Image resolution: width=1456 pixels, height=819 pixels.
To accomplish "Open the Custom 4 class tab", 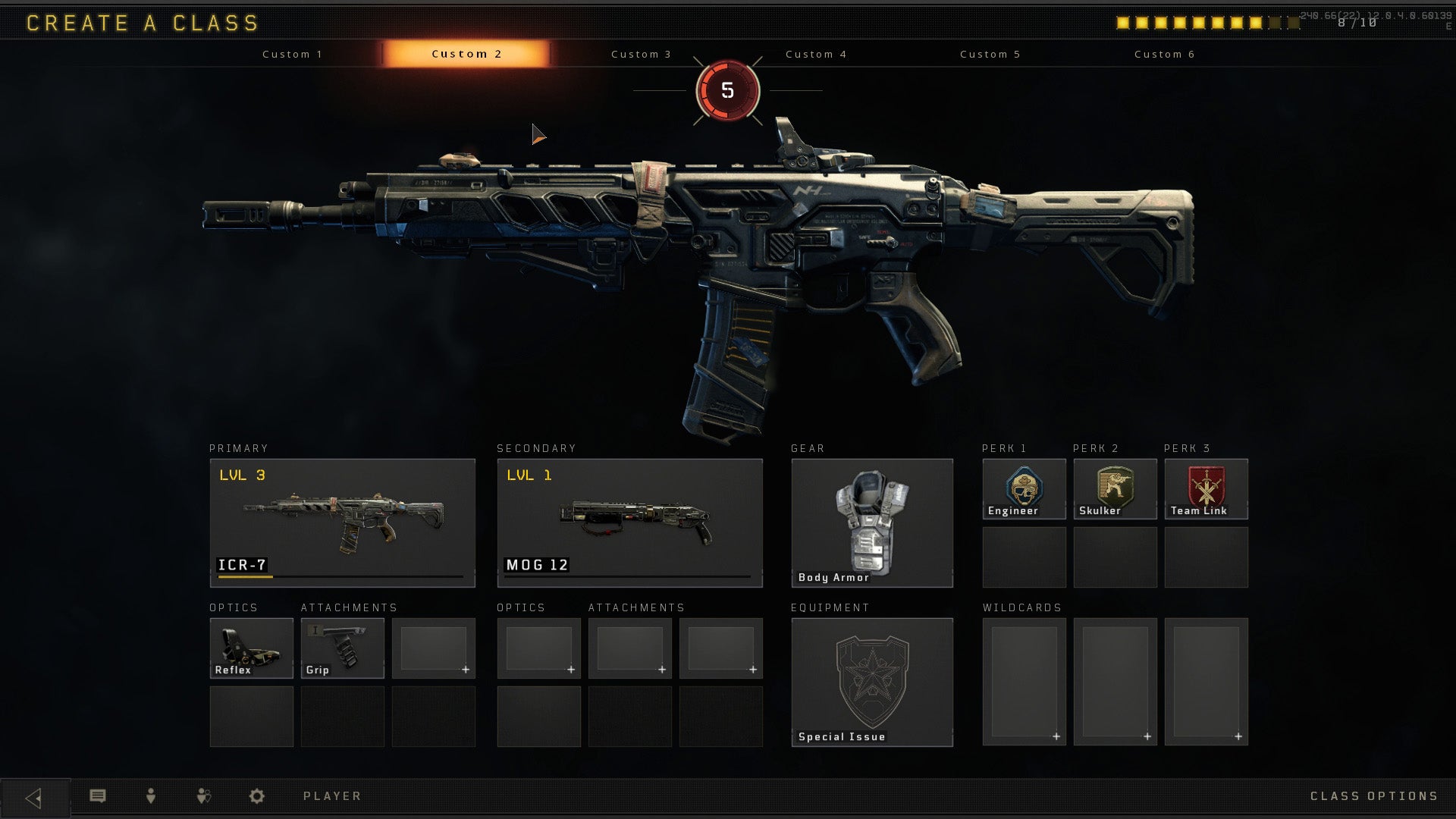I will pos(816,54).
